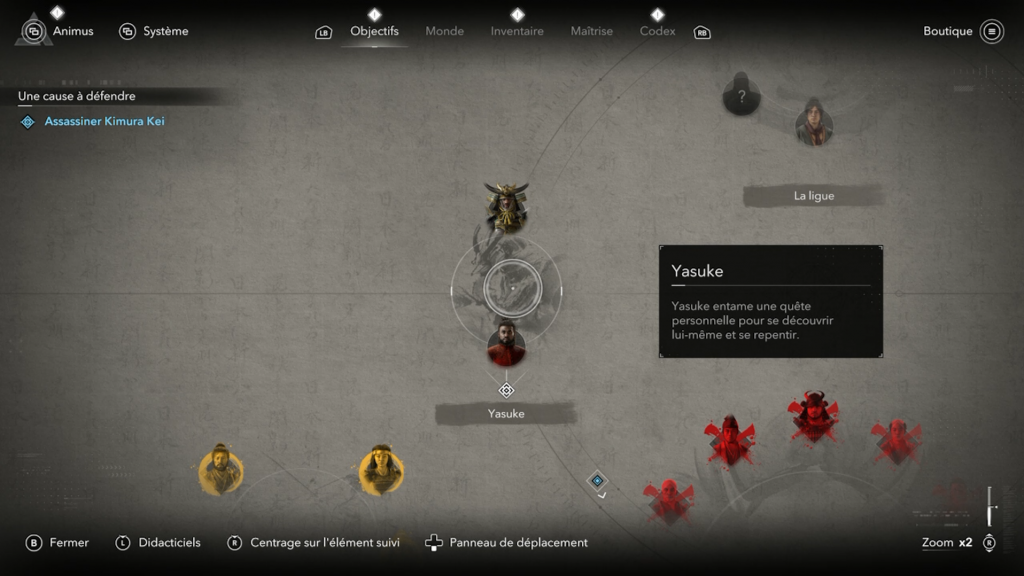Open the La ligue group label
Screen dimensions: 1024x576
813,196
